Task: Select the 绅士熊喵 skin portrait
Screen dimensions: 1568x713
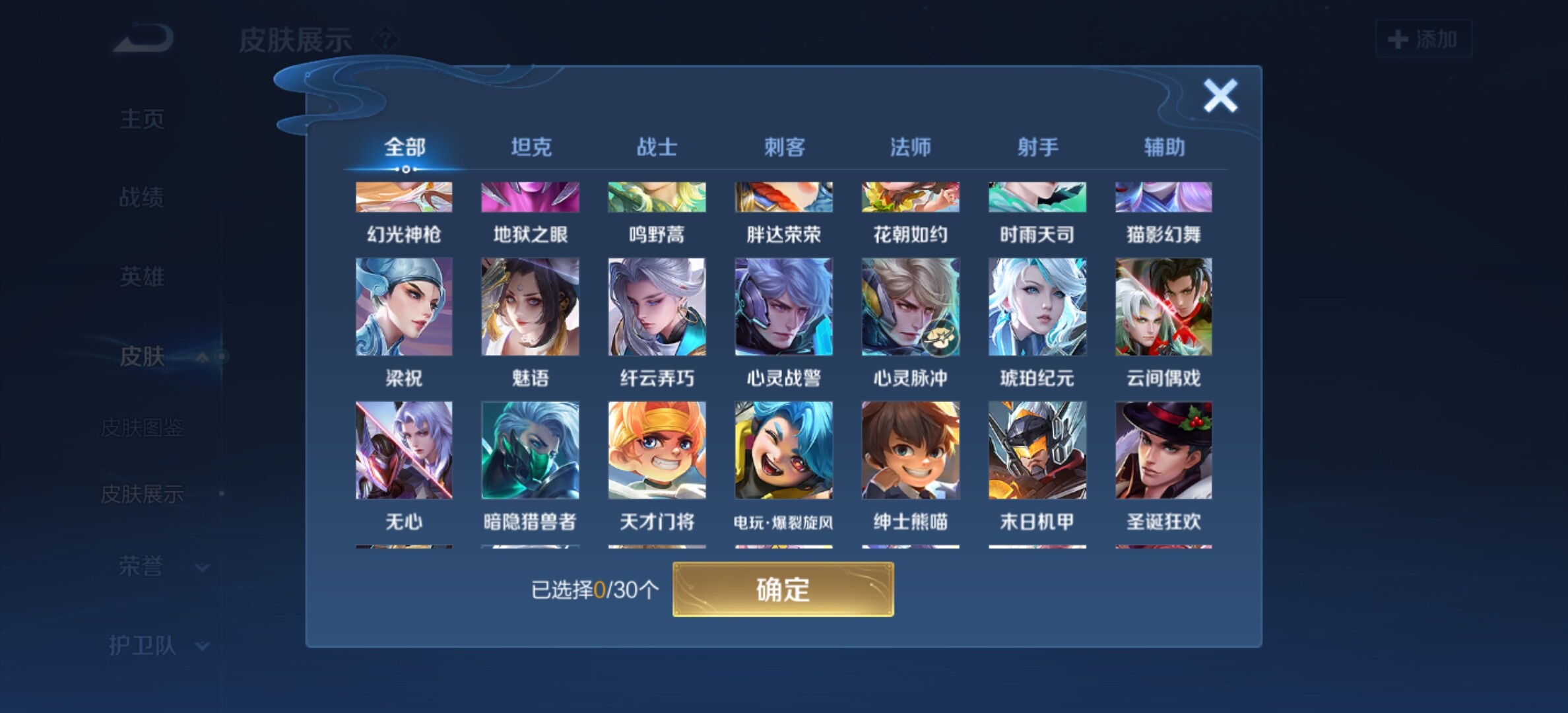Action: coord(910,450)
